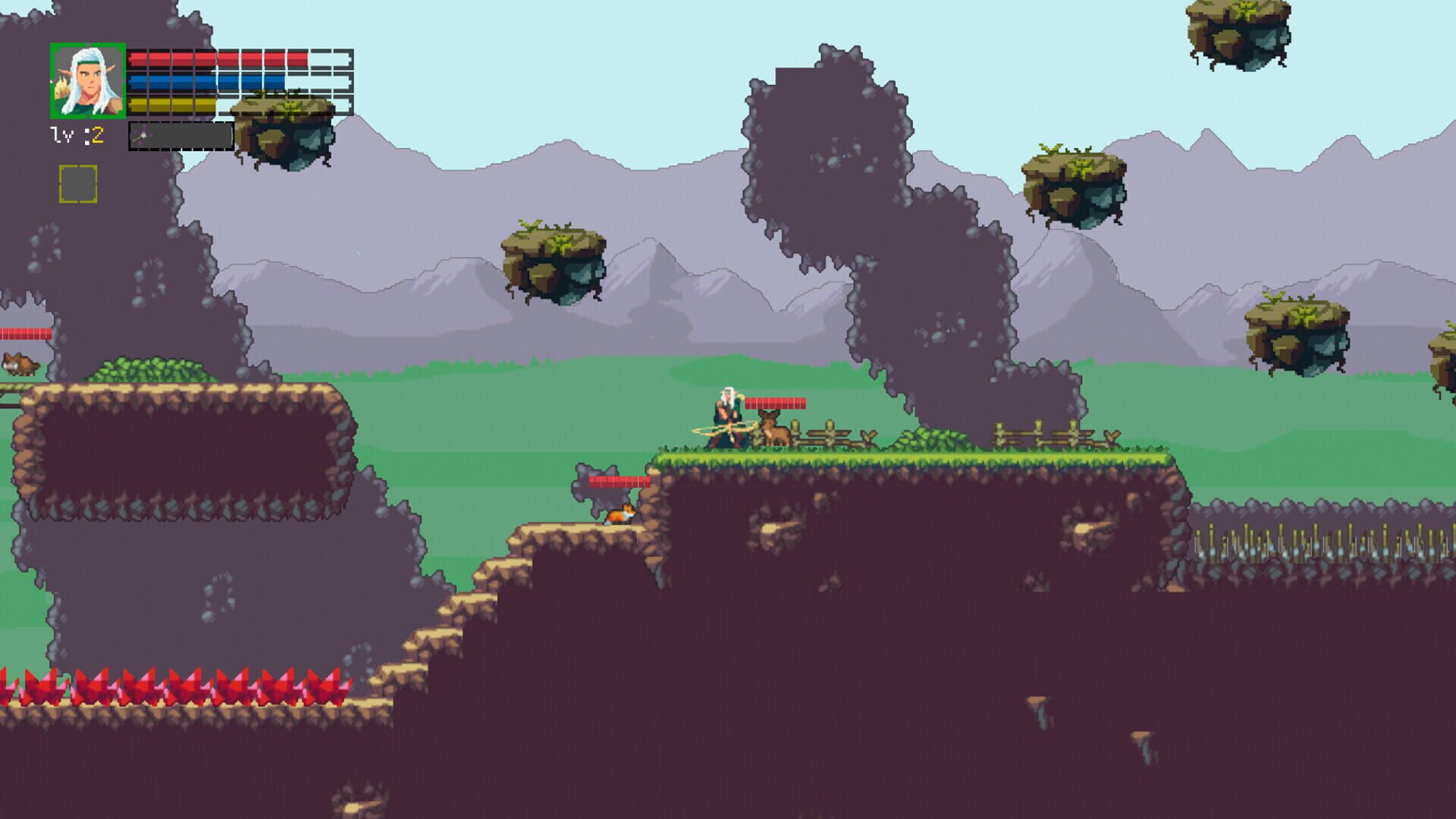Viewport: 1456px width, 819px height.
Task: Select the level indicator reading lv 2
Action: (78, 136)
